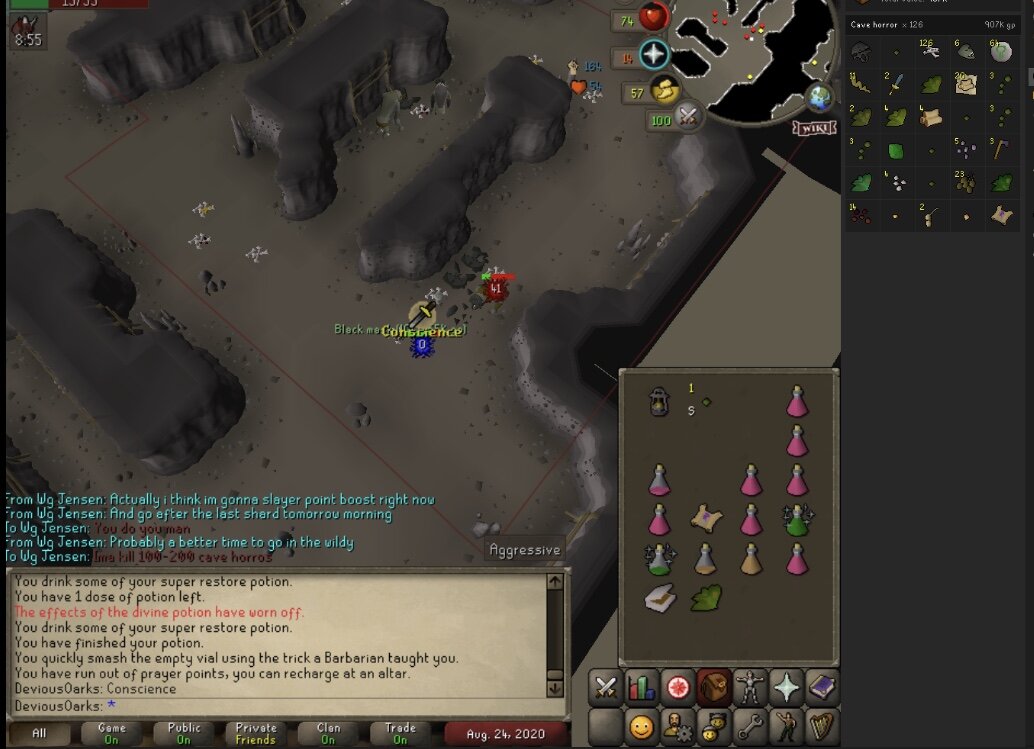Viewport: 1034px width, 749px height.
Task: Switch to the Magic spellbook tab
Action: click(x=822, y=687)
